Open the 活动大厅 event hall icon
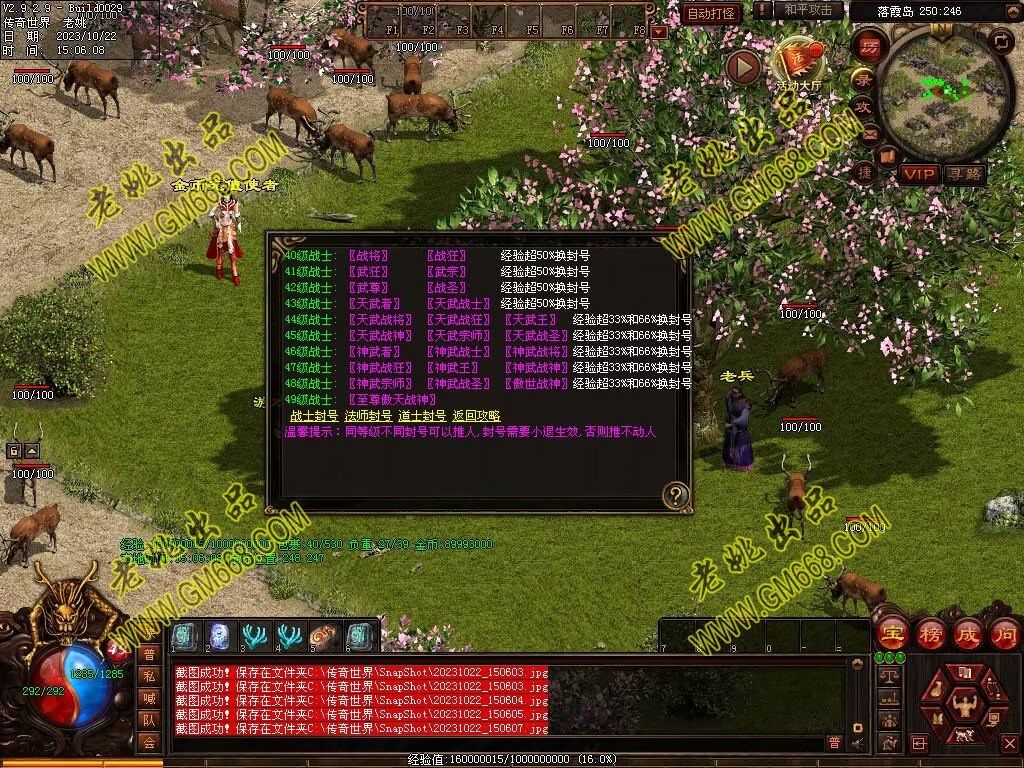This screenshot has height=768, width=1024. tap(798, 62)
